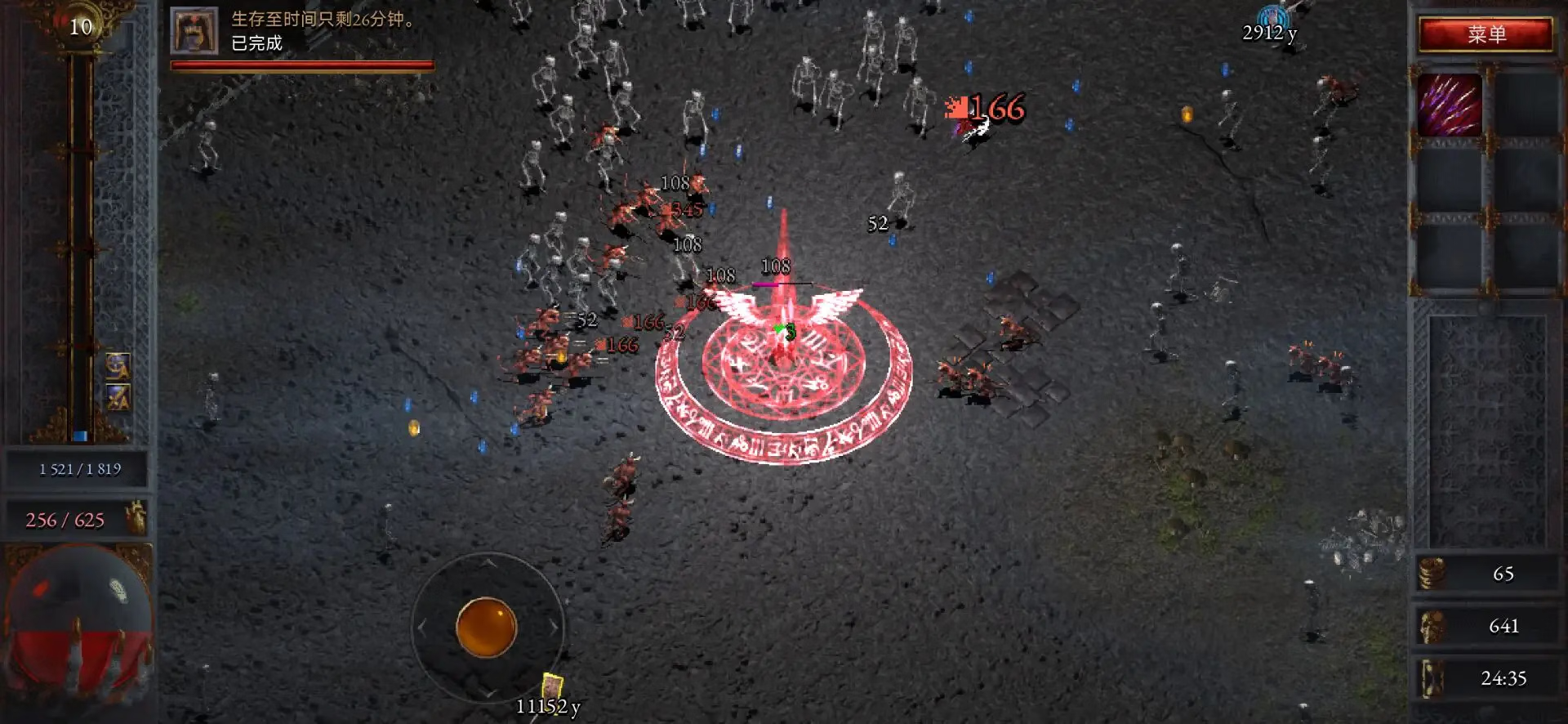Open the red 菜单 menu button

coord(1486,34)
